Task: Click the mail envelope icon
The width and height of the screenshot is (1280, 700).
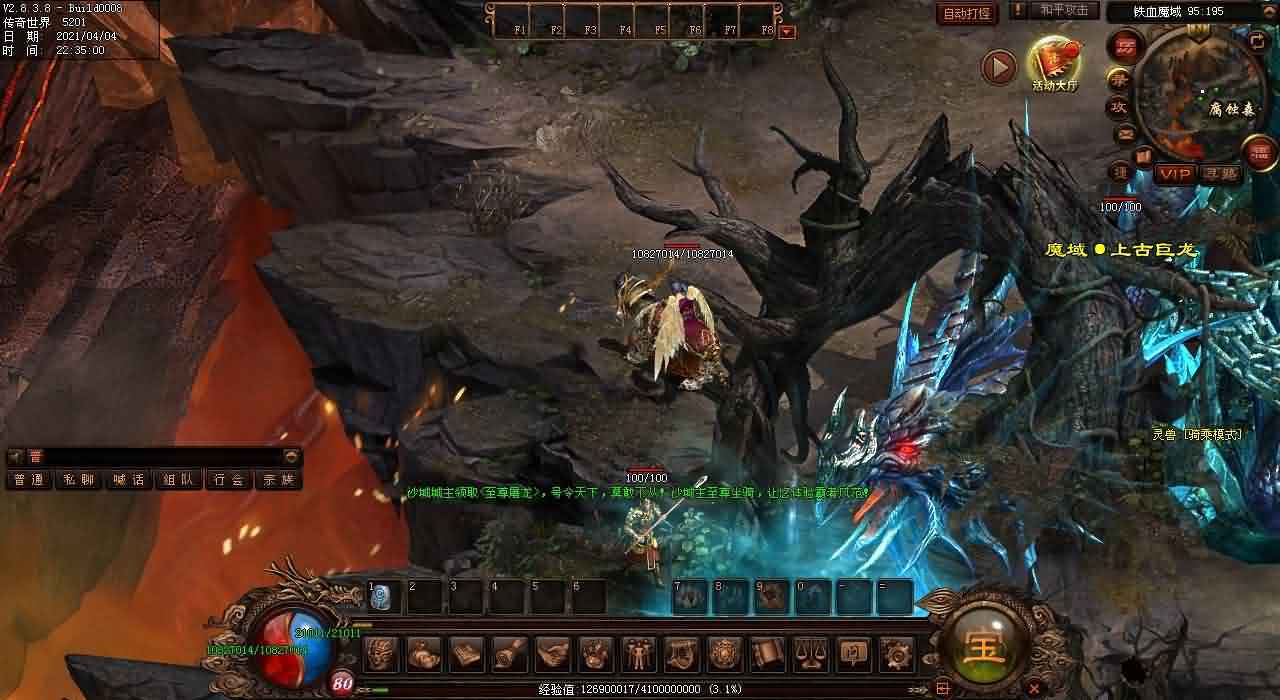Action: click(x=1126, y=134)
